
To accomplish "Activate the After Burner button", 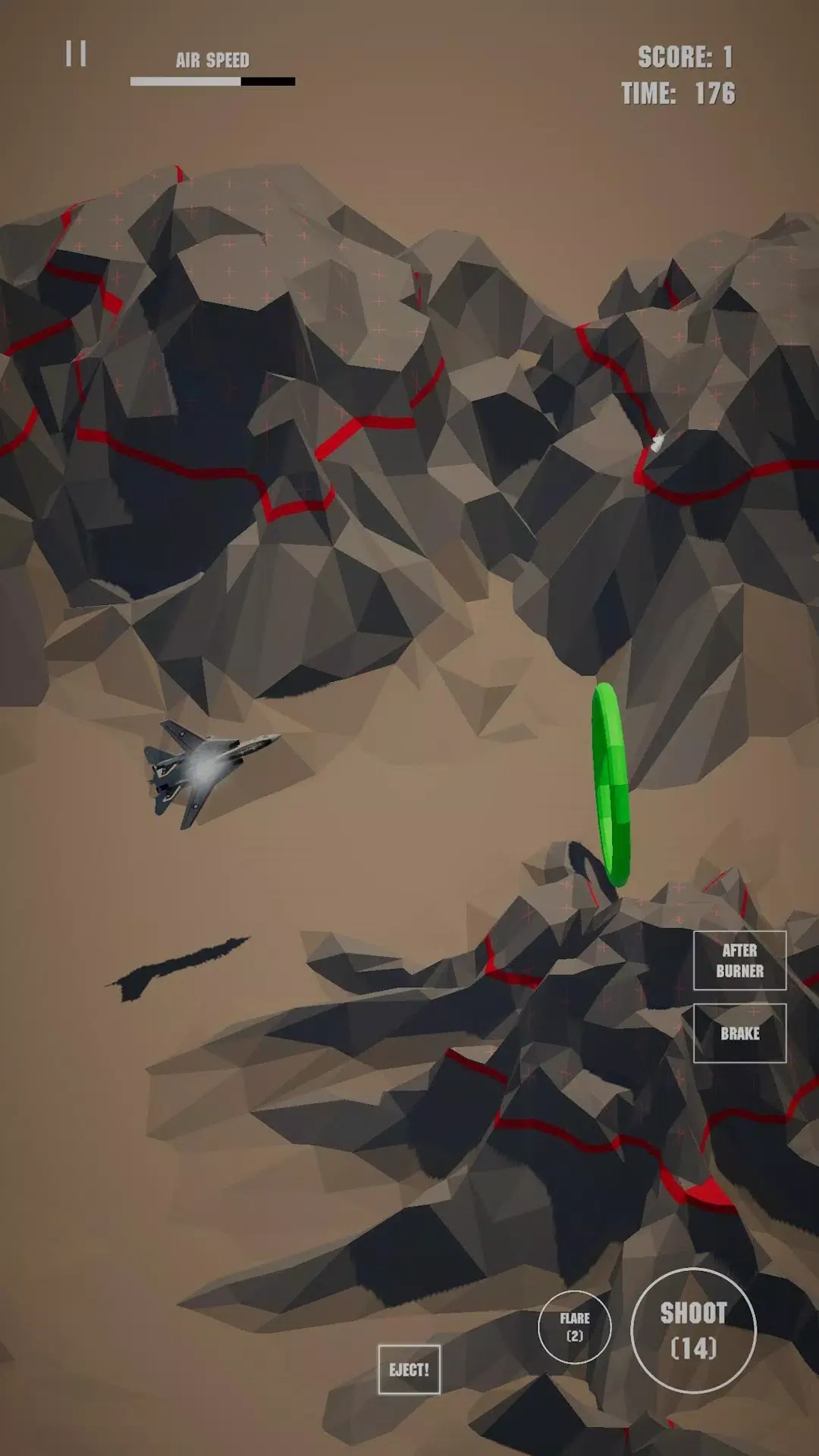I will pyautogui.click(x=739, y=960).
